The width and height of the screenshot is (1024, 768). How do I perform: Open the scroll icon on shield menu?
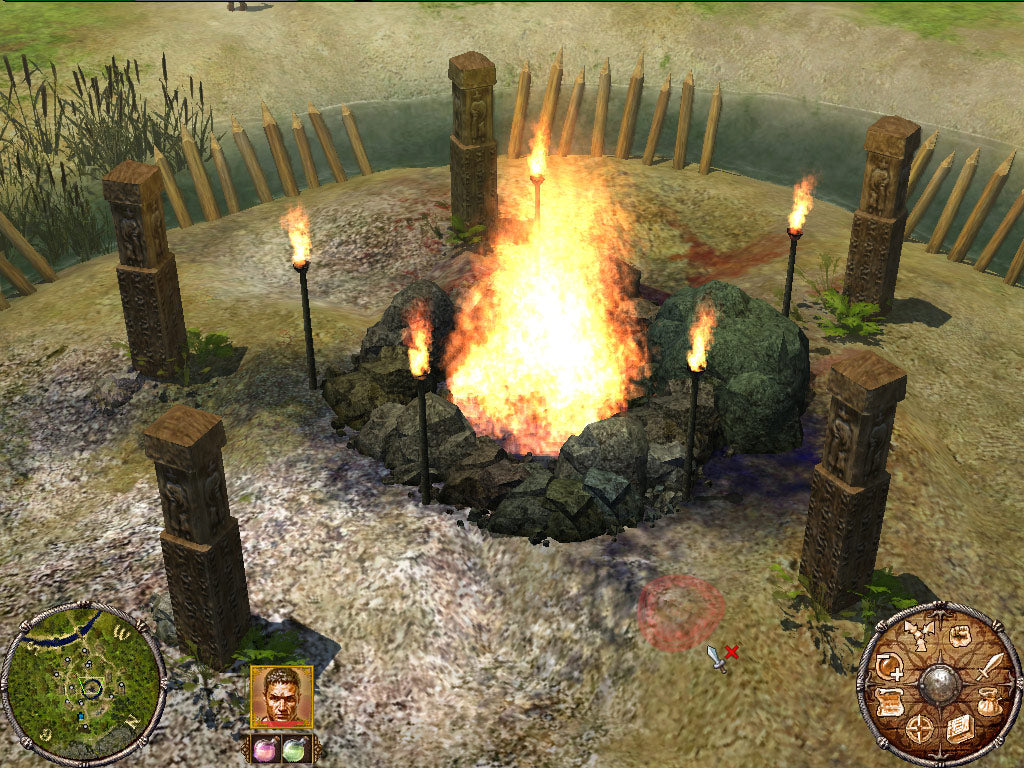889,703
